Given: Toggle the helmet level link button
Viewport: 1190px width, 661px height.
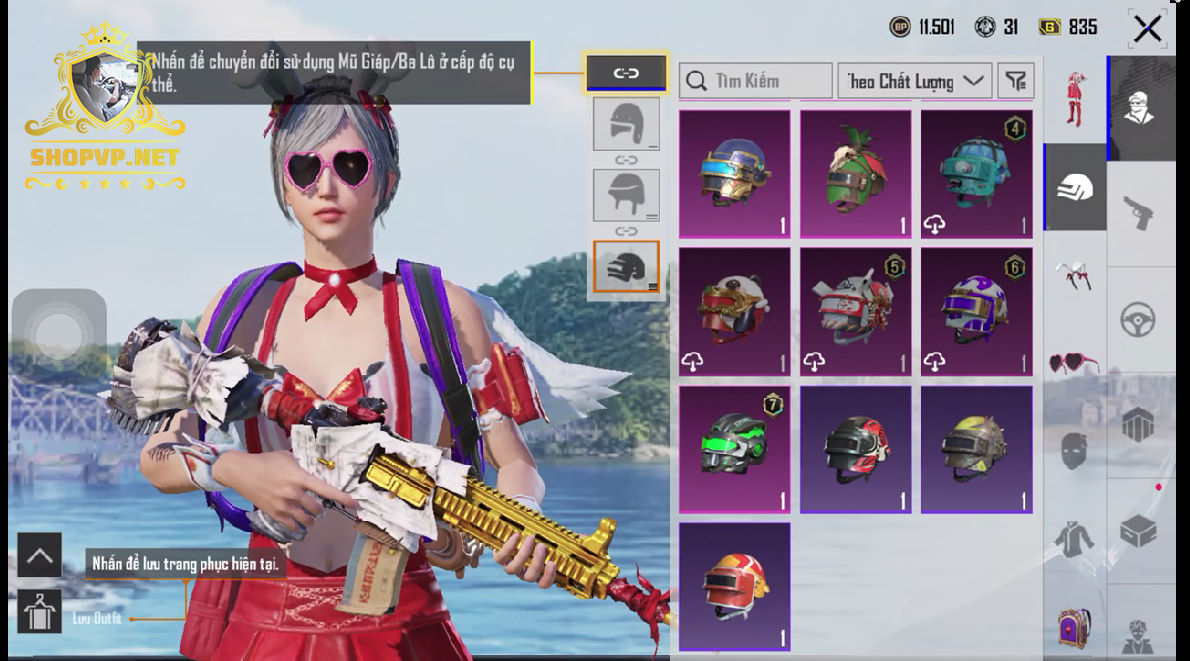Looking at the screenshot, I should (x=626, y=73).
